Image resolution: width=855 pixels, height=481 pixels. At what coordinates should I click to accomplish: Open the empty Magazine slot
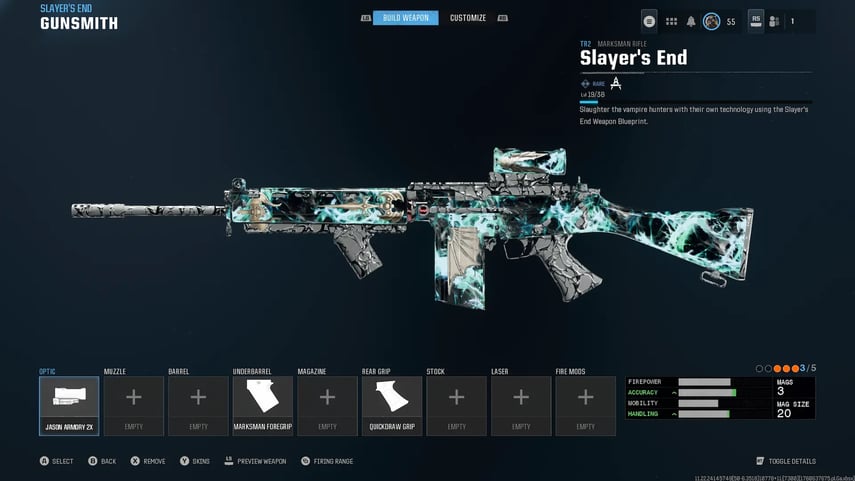pos(327,405)
